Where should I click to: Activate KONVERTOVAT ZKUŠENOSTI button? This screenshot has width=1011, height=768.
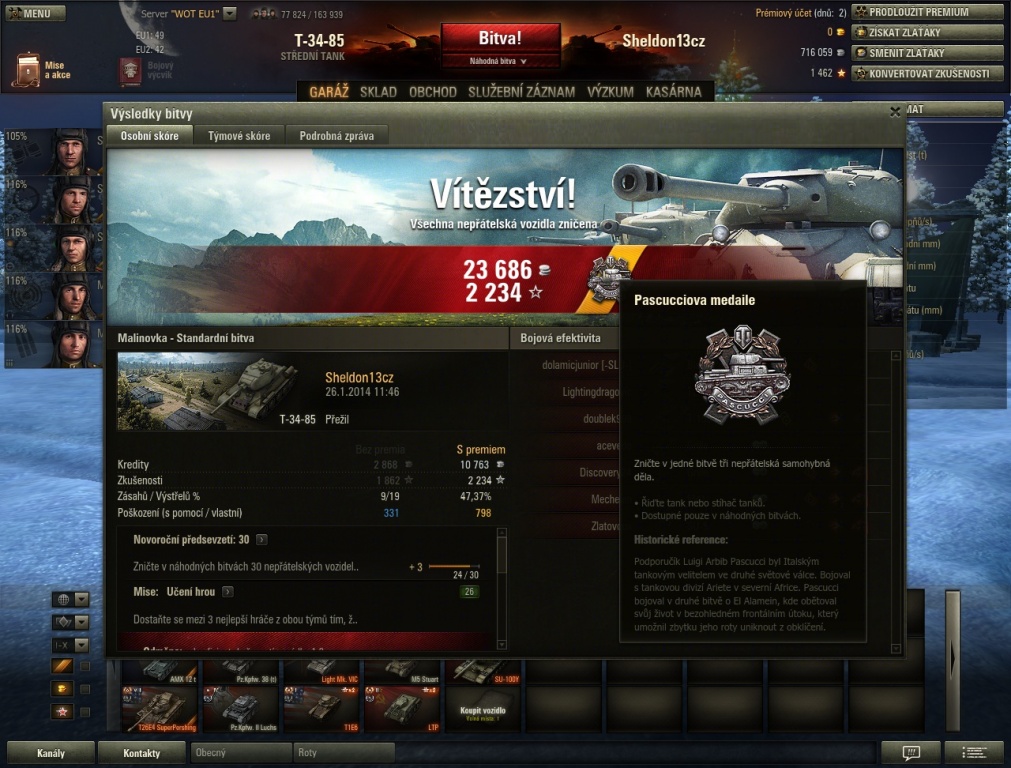(x=927, y=73)
